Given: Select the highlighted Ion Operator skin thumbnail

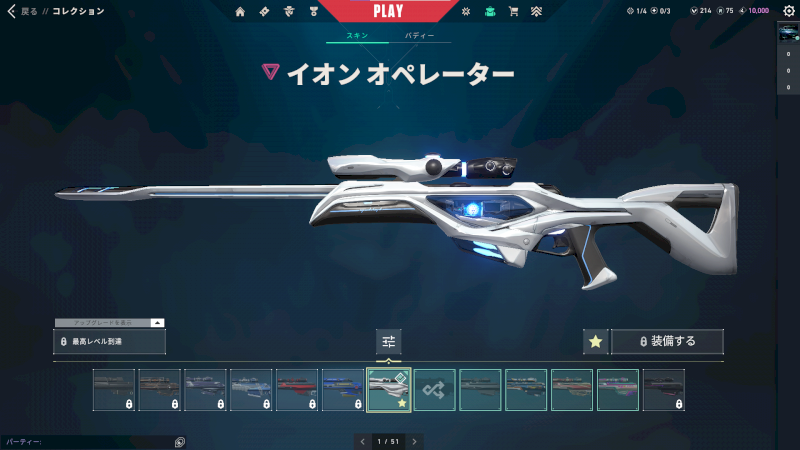Looking at the screenshot, I should point(389,389).
